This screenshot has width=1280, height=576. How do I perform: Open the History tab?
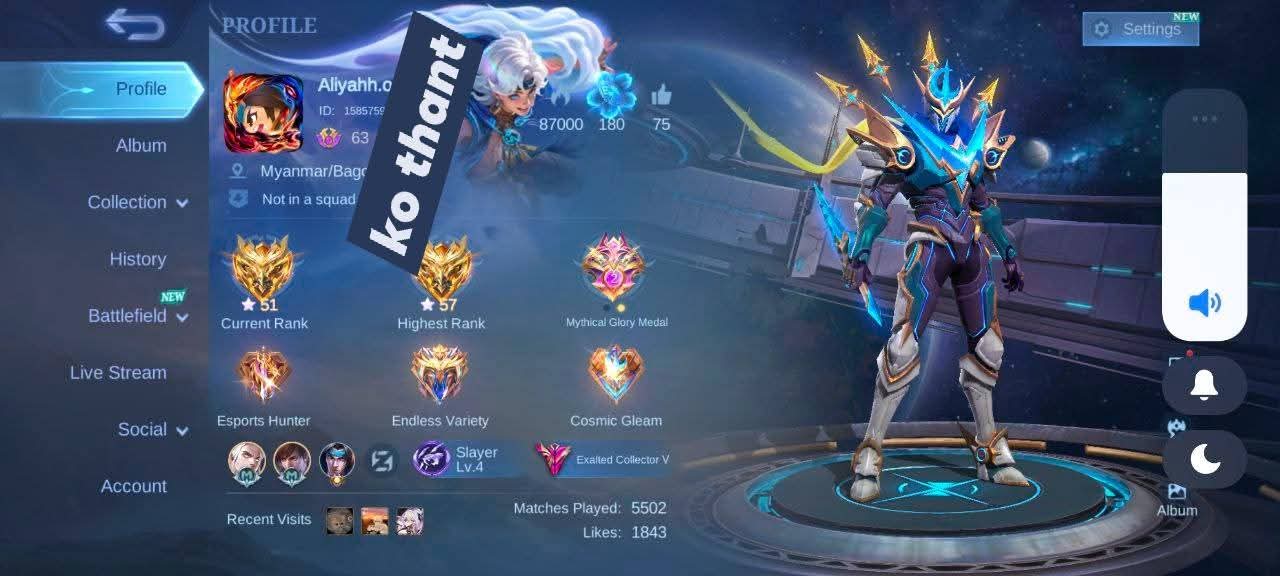point(137,259)
